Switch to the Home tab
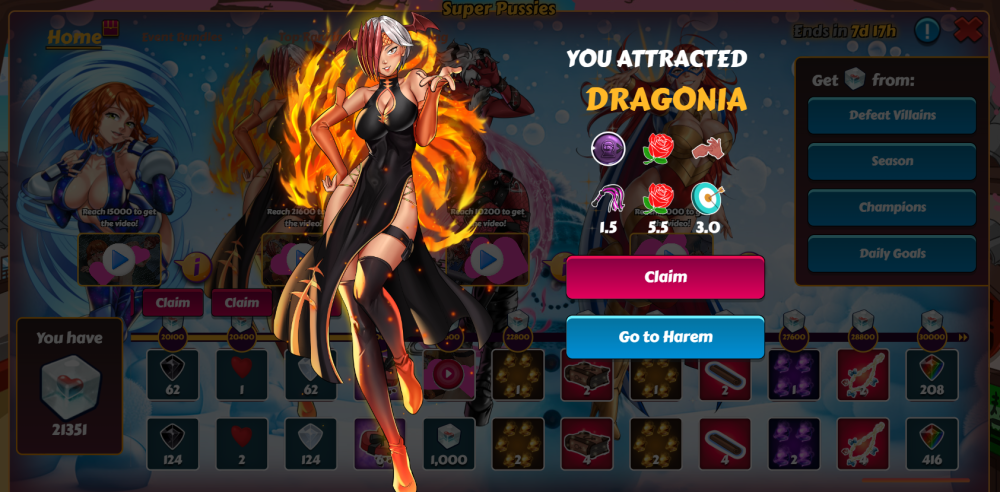Viewport: 1000px width, 492px height. pyautogui.click(x=74, y=37)
